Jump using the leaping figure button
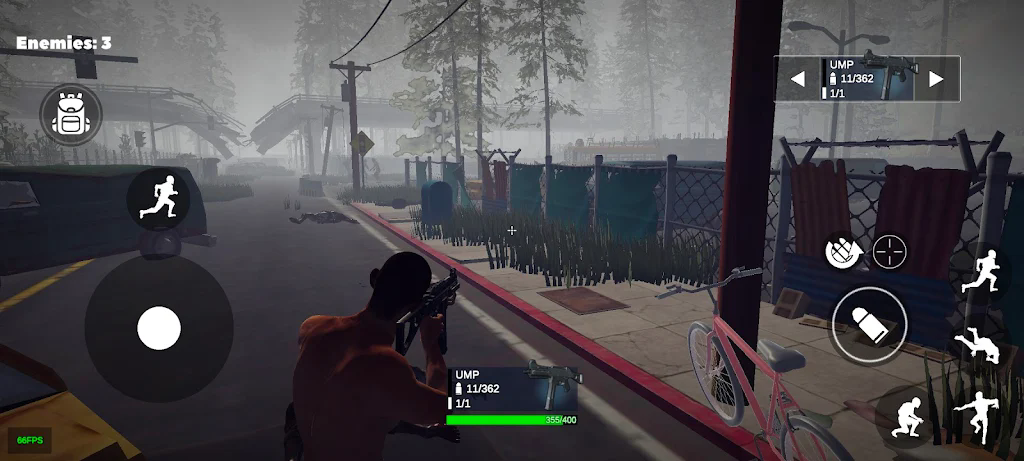The image size is (1024, 461). click(975, 415)
